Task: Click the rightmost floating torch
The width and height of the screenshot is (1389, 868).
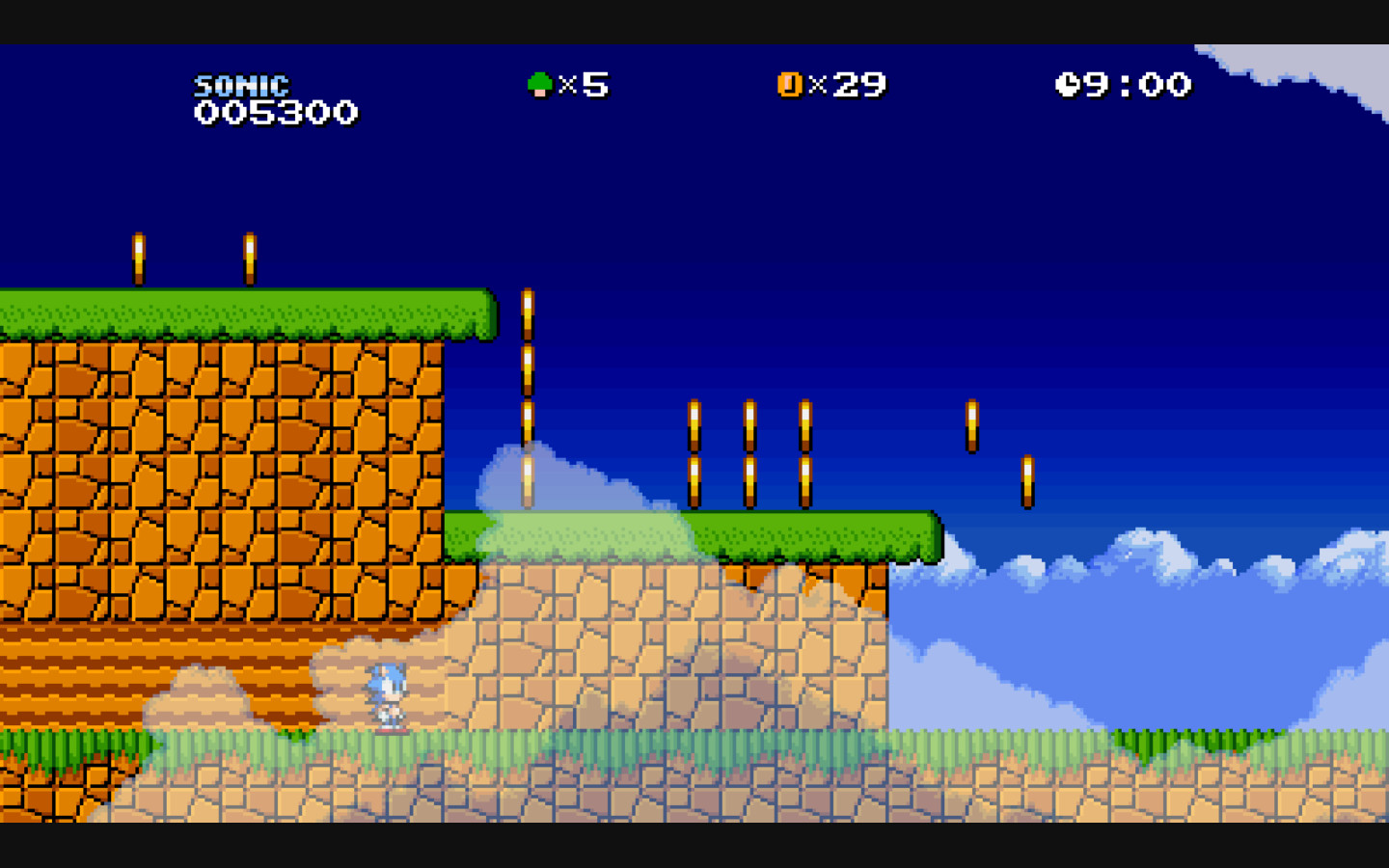Action: 1027,479
